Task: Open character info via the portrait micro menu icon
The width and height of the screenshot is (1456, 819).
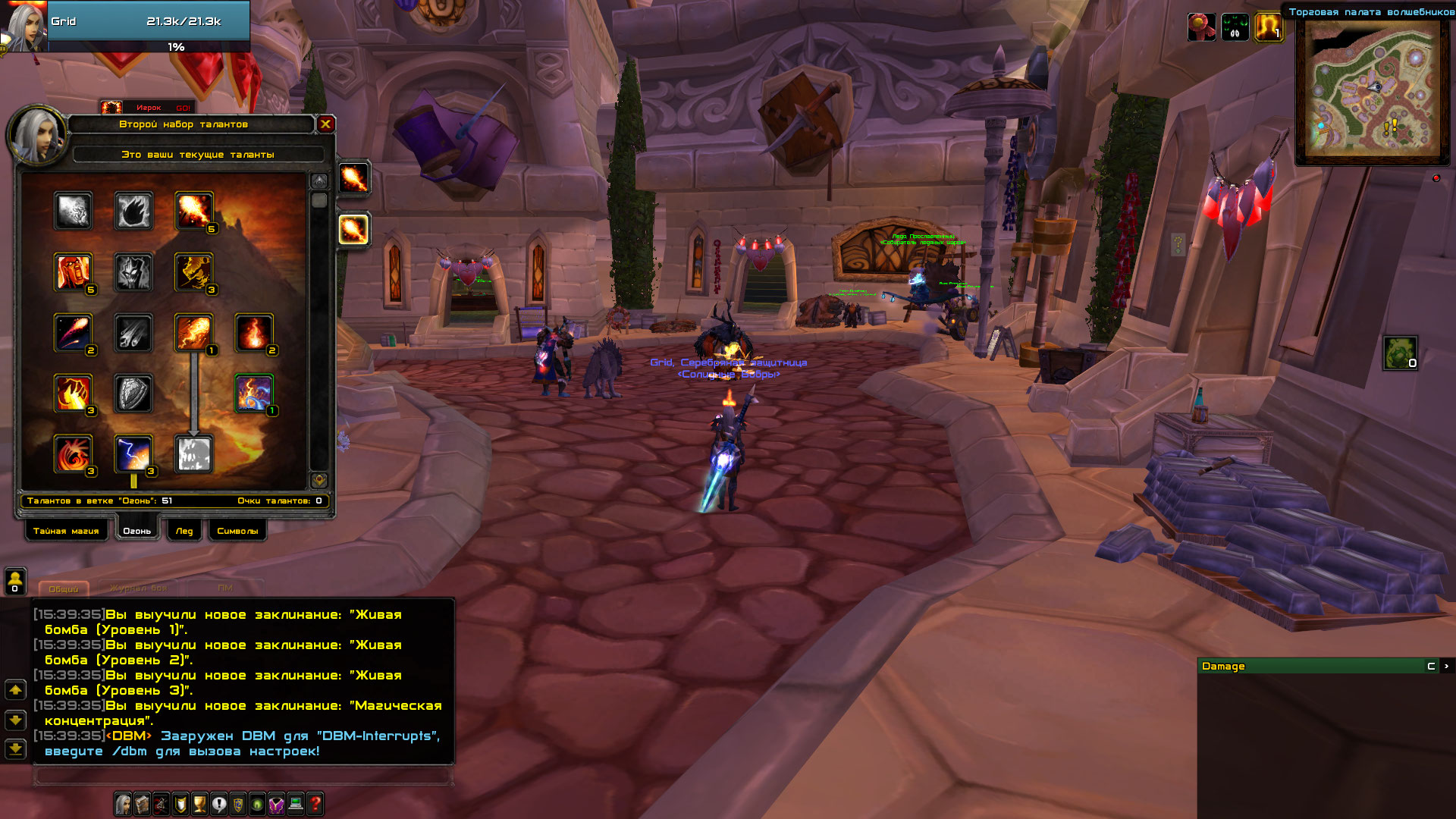Action: pyautogui.click(x=121, y=804)
